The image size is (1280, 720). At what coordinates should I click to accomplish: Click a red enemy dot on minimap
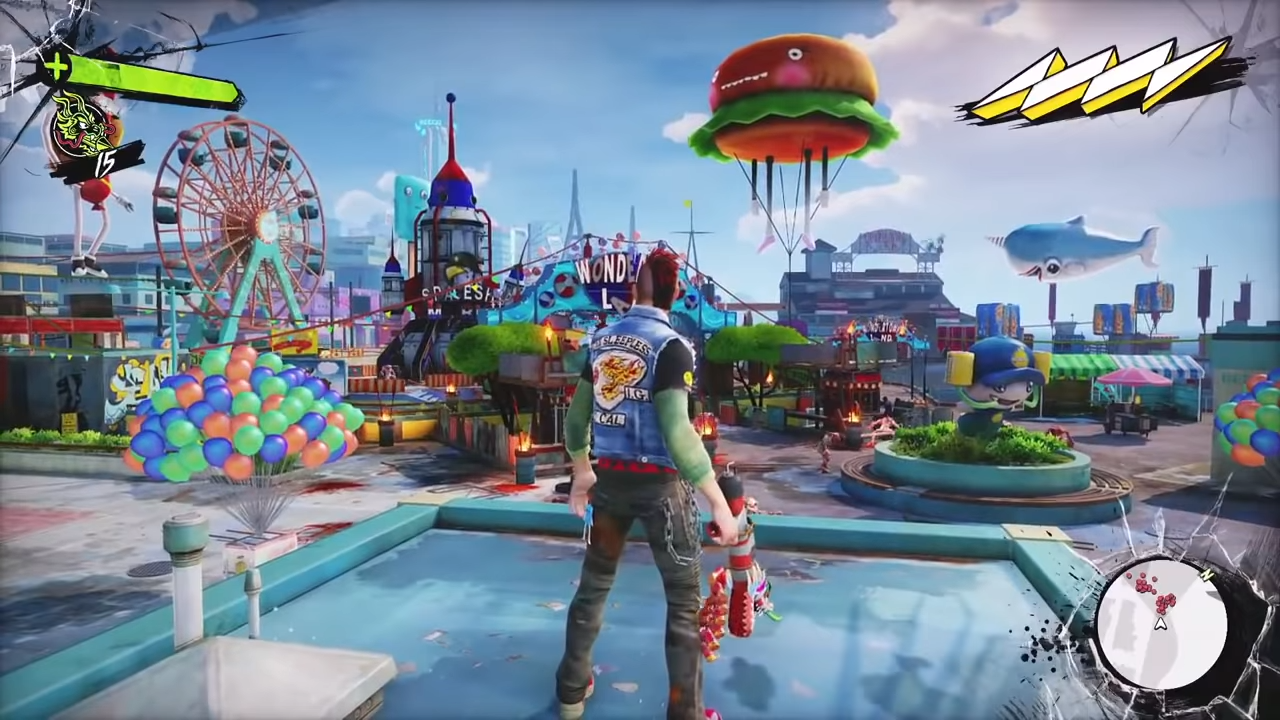click(x=1163, y=603)
